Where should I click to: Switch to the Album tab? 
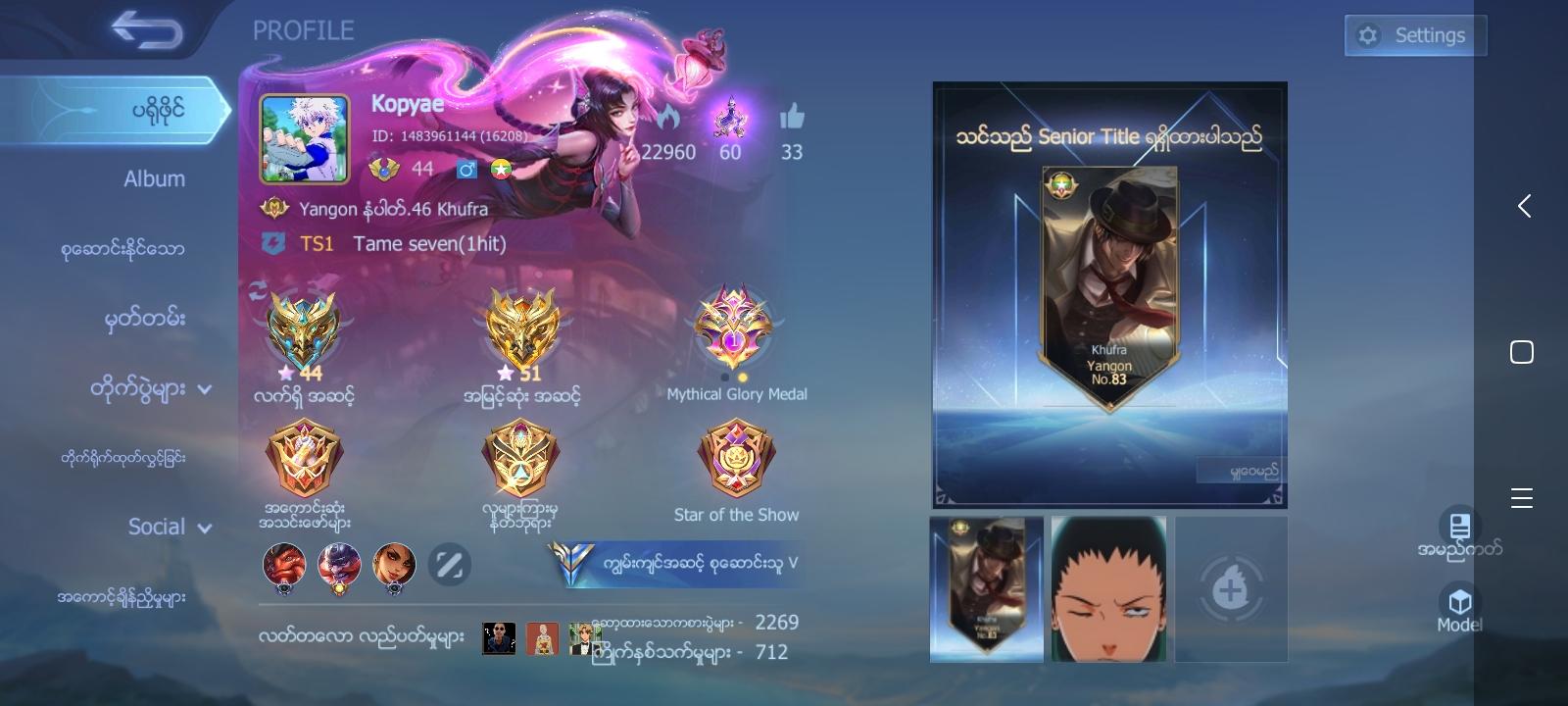pyautogui.click(x=153, y=178)
